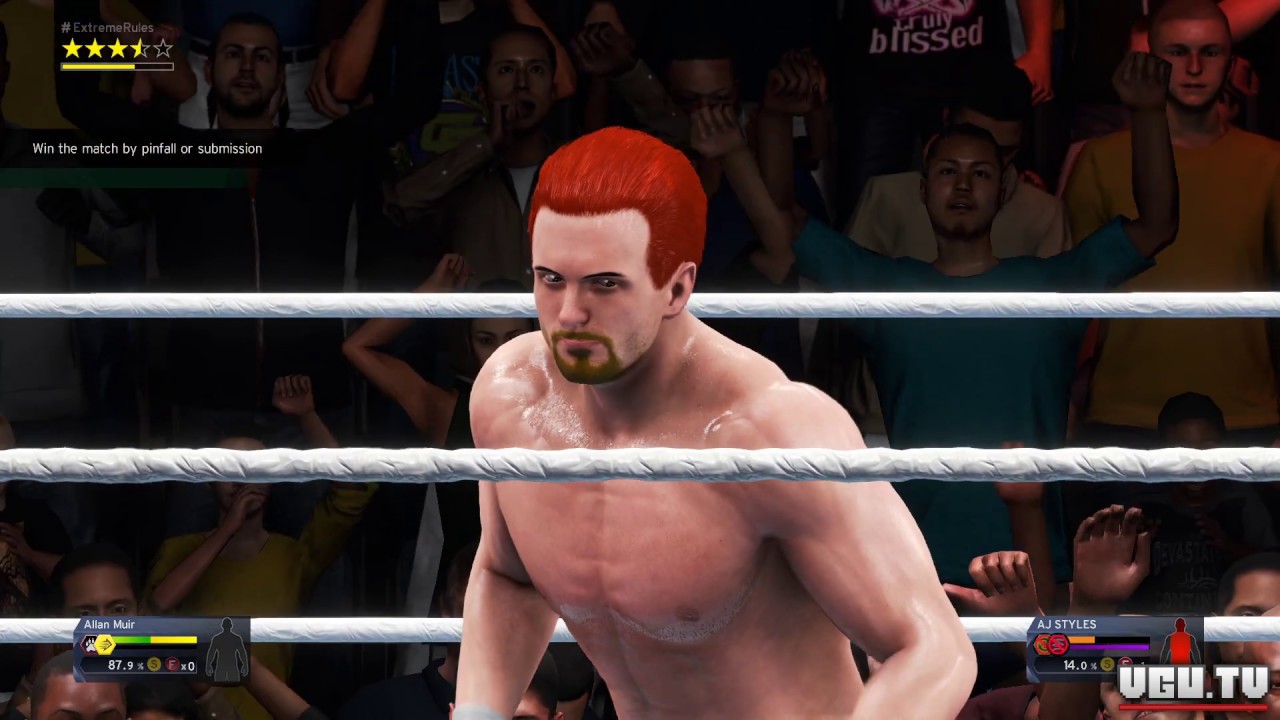Select the yellow arrow payback icon
The image size is (1280, 720).
(105, 645)
